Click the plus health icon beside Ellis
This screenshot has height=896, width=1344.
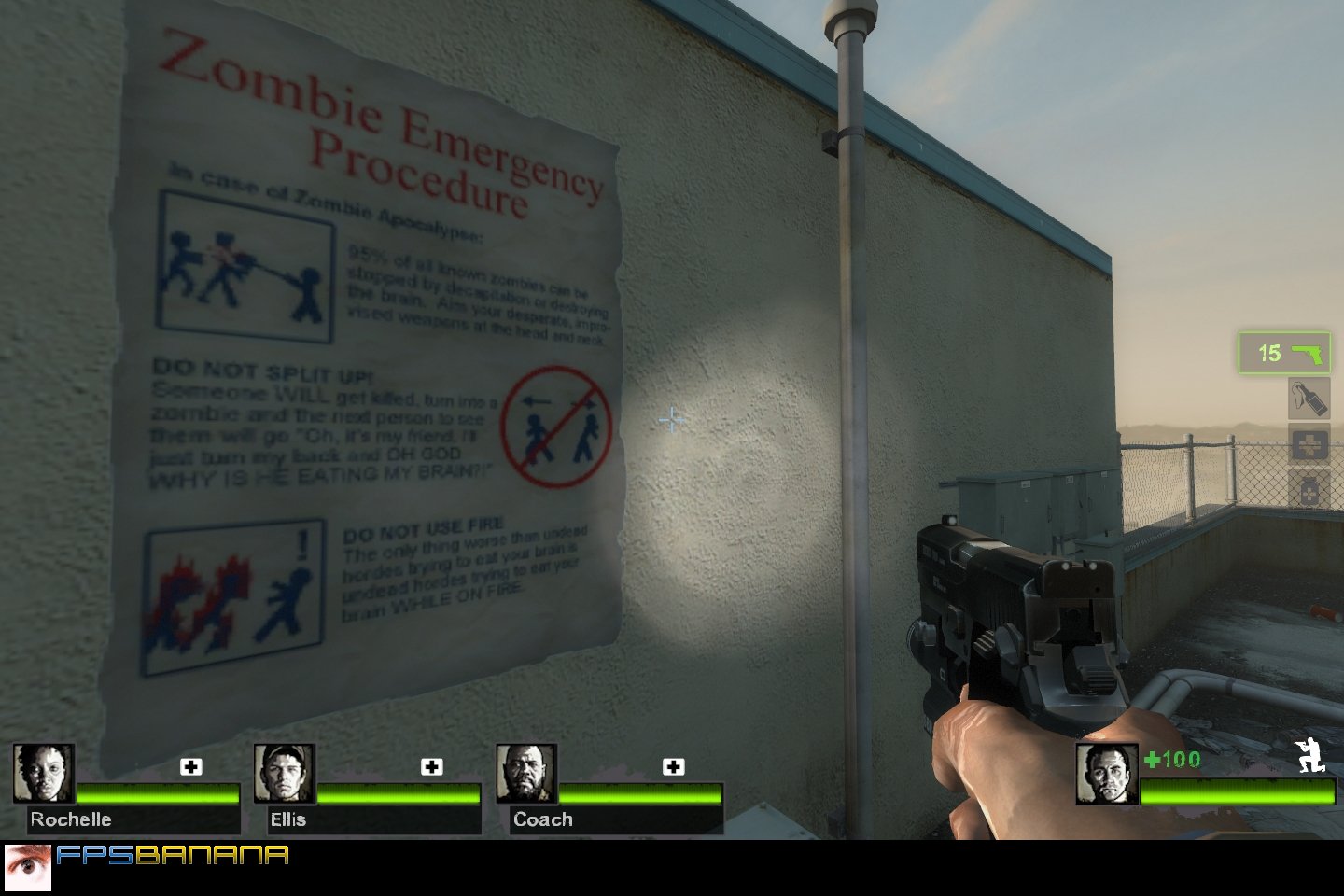(430, 767)
